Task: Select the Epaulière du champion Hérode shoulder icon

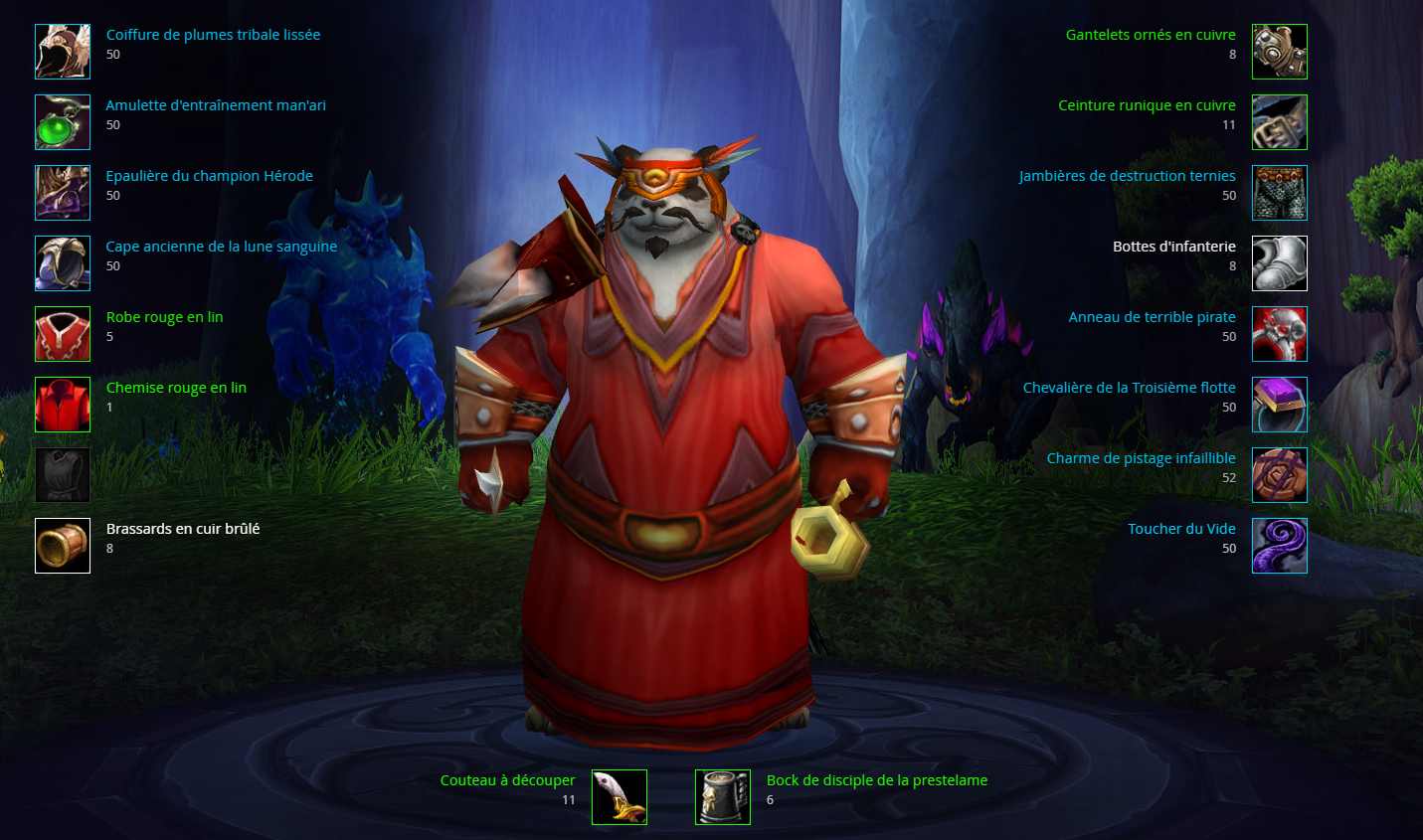Action: point(63,192)
